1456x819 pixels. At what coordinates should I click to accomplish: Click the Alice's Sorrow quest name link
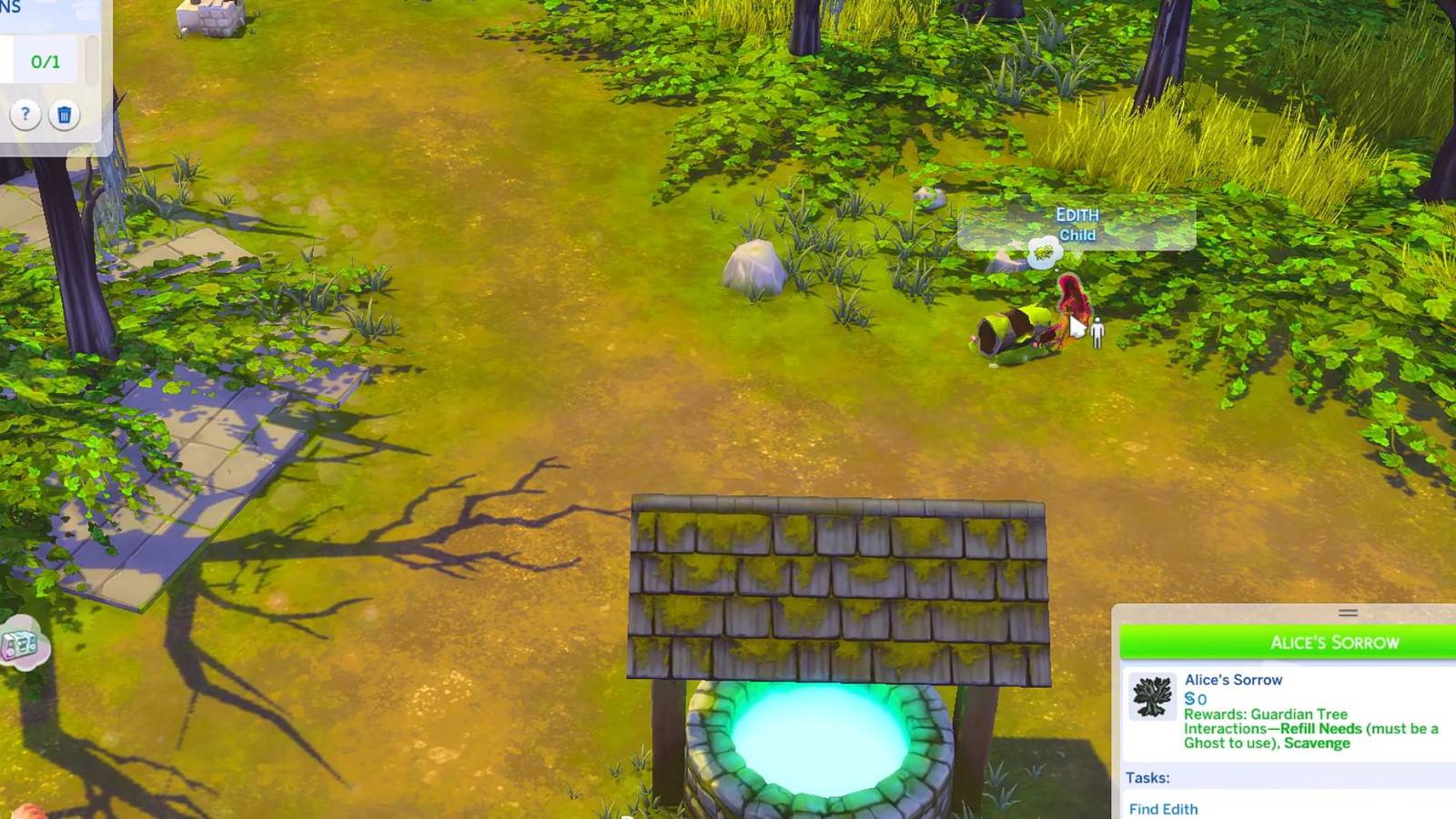[x=1234, y=679]
